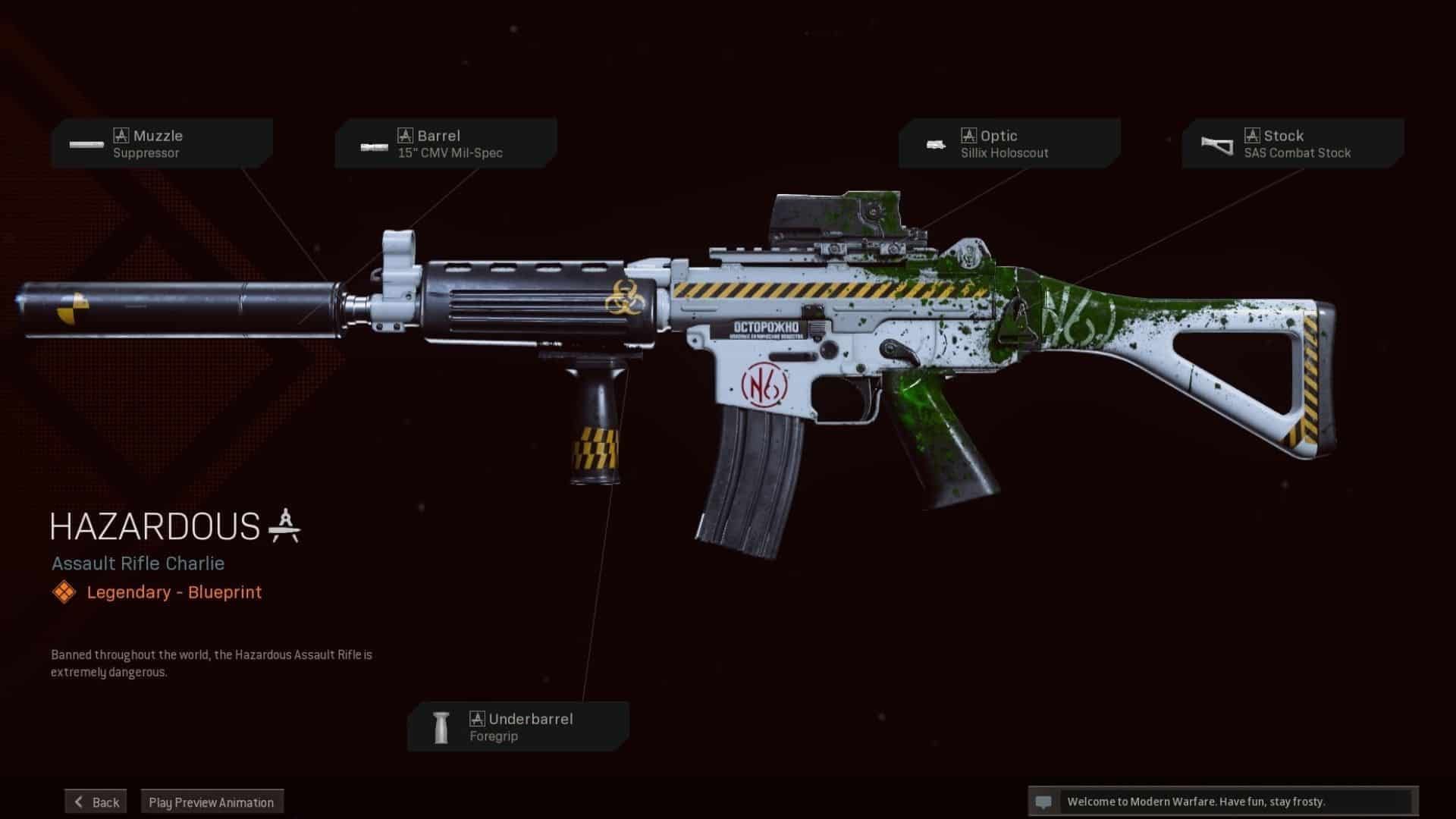1456x819 pixels.
Task: Click the chat bubble icon in notification bar
Action: pos(1045,802)
